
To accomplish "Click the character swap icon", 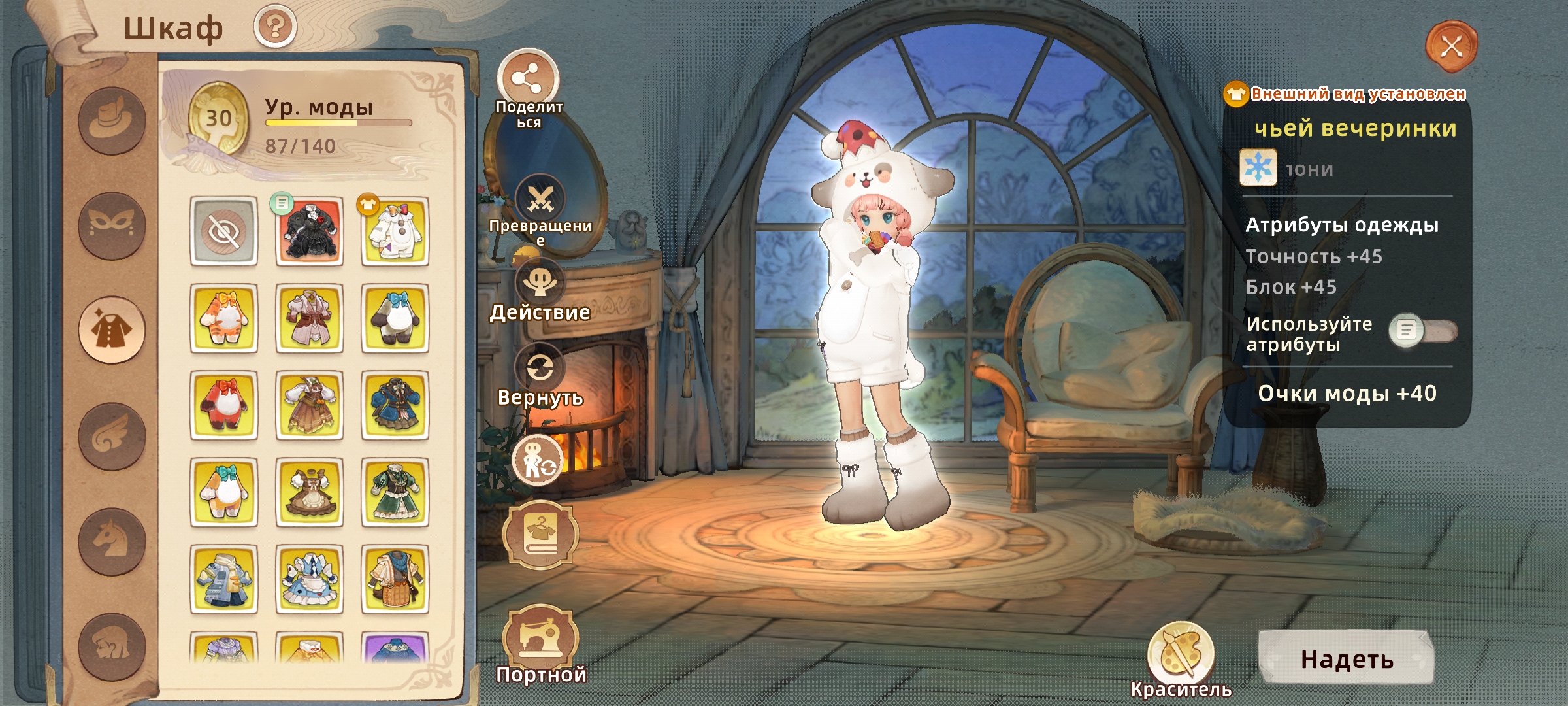I will tap(537, 460).
